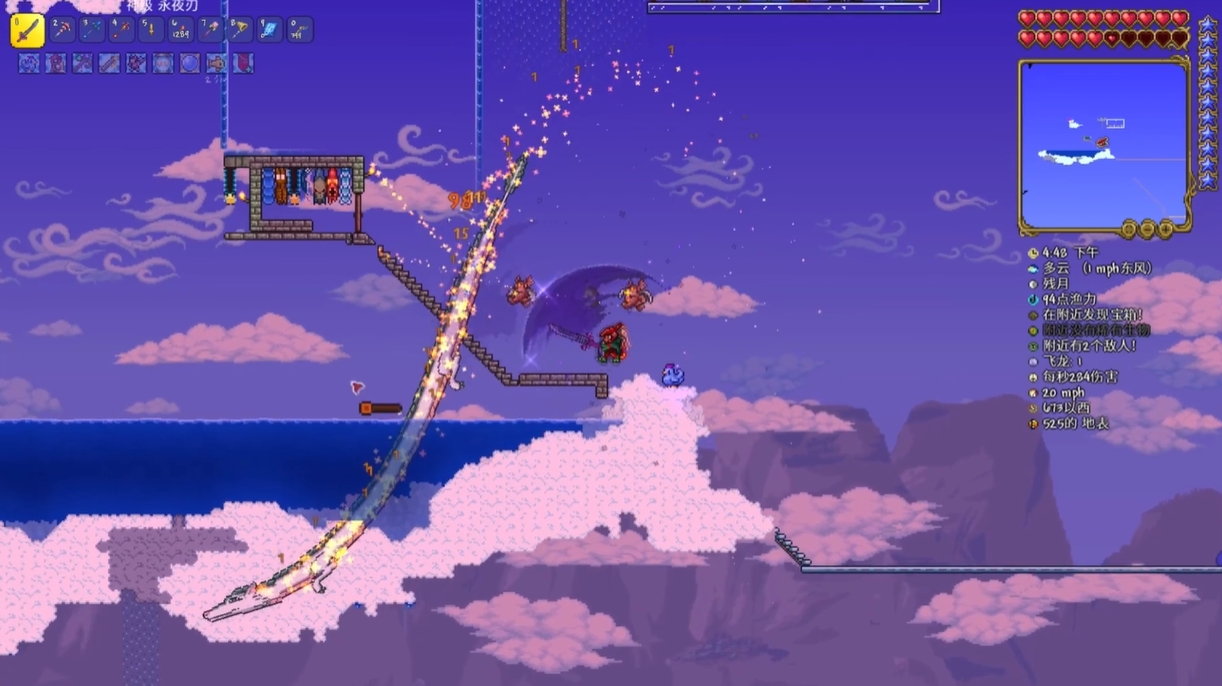
Task: Choose the blue staff in slot 3
Action: click(x=92, y=30)
